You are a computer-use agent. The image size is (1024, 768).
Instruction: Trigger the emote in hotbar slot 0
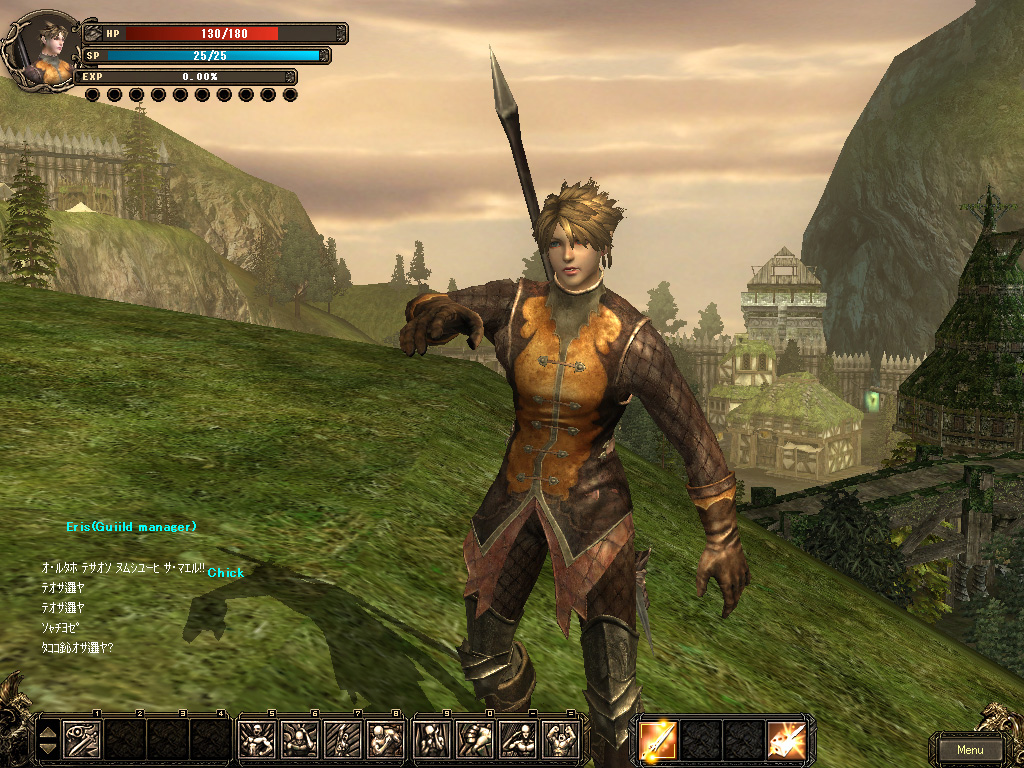474,740
